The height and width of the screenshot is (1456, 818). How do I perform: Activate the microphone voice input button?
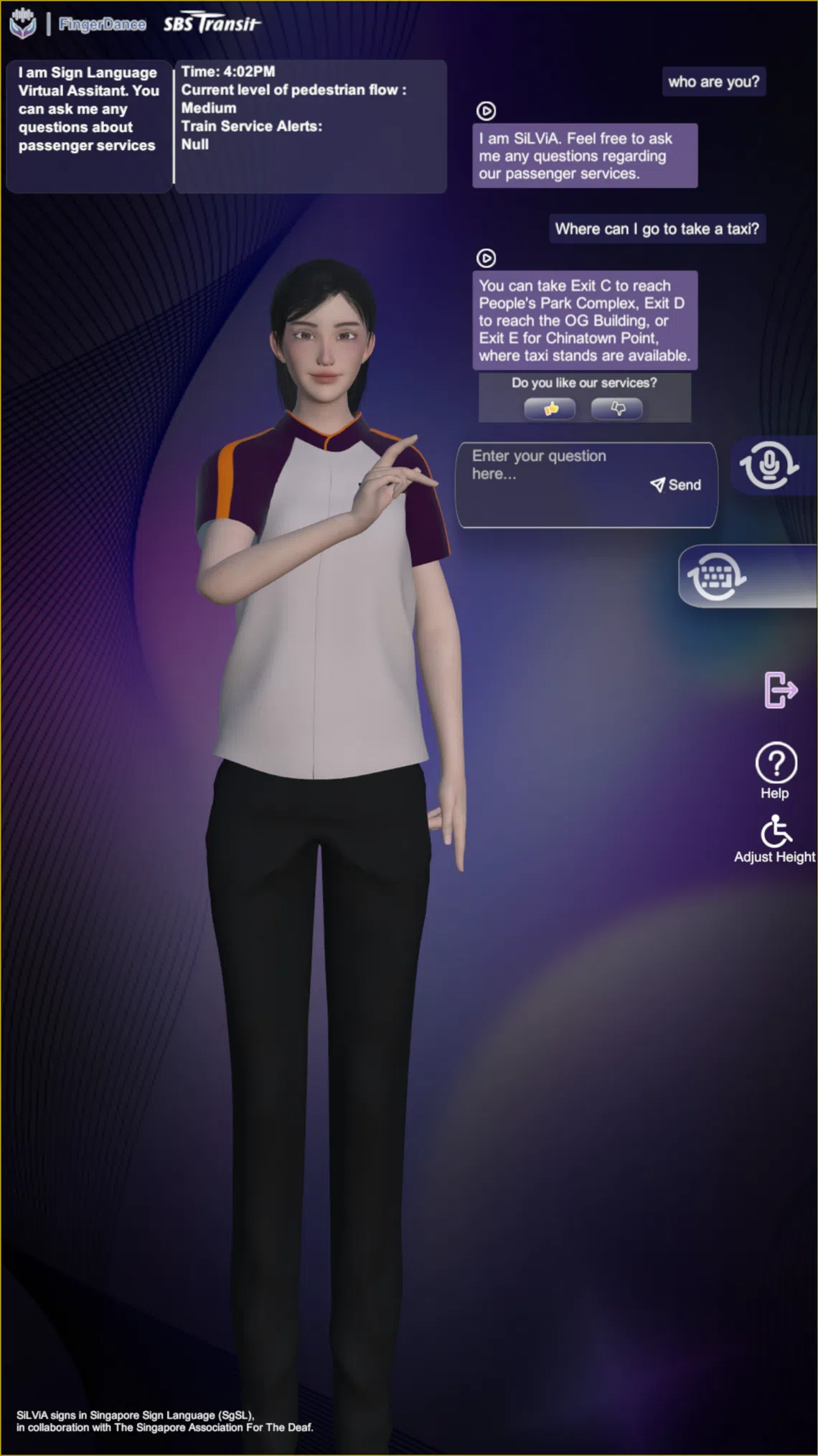coord(768,466)
